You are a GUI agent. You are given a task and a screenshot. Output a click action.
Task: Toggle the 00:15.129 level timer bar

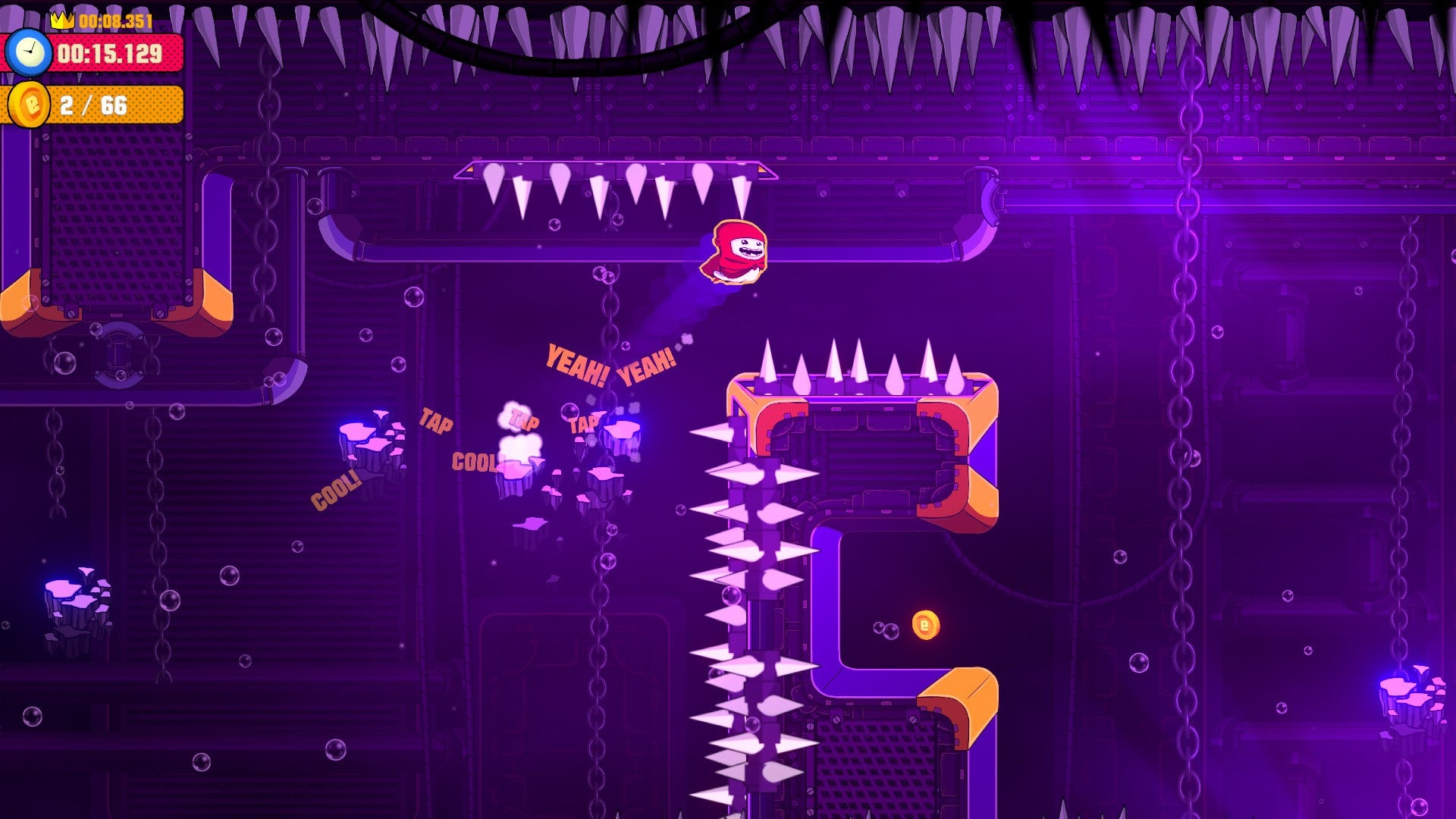click(106, 53)
